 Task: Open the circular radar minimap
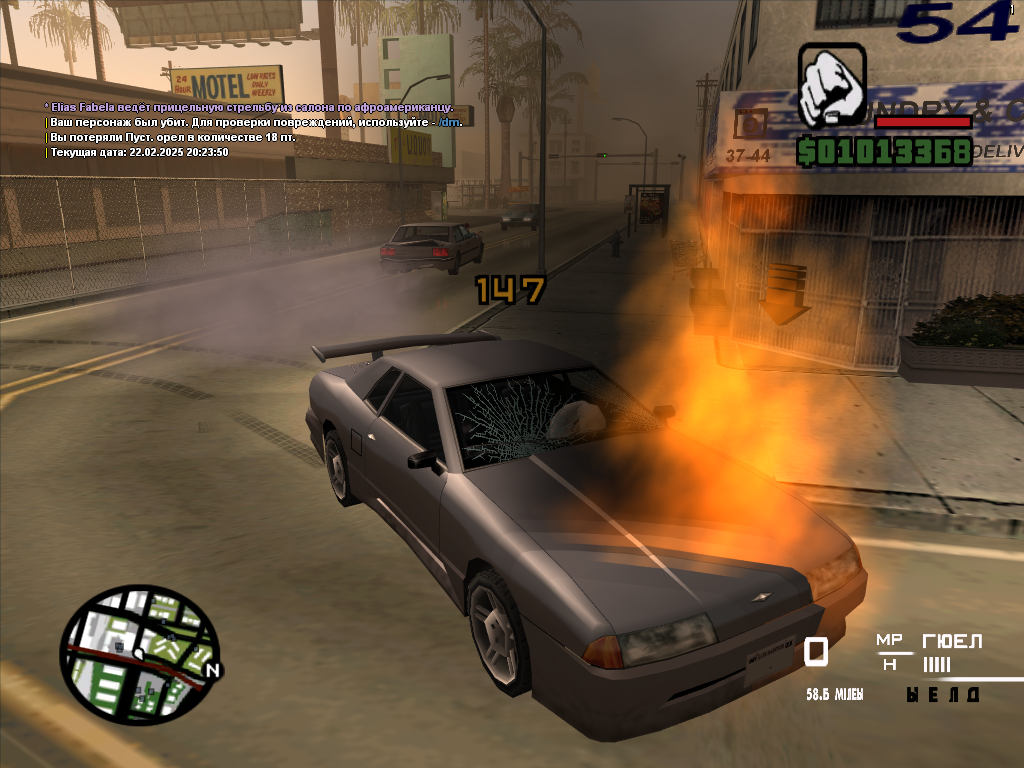138,655
